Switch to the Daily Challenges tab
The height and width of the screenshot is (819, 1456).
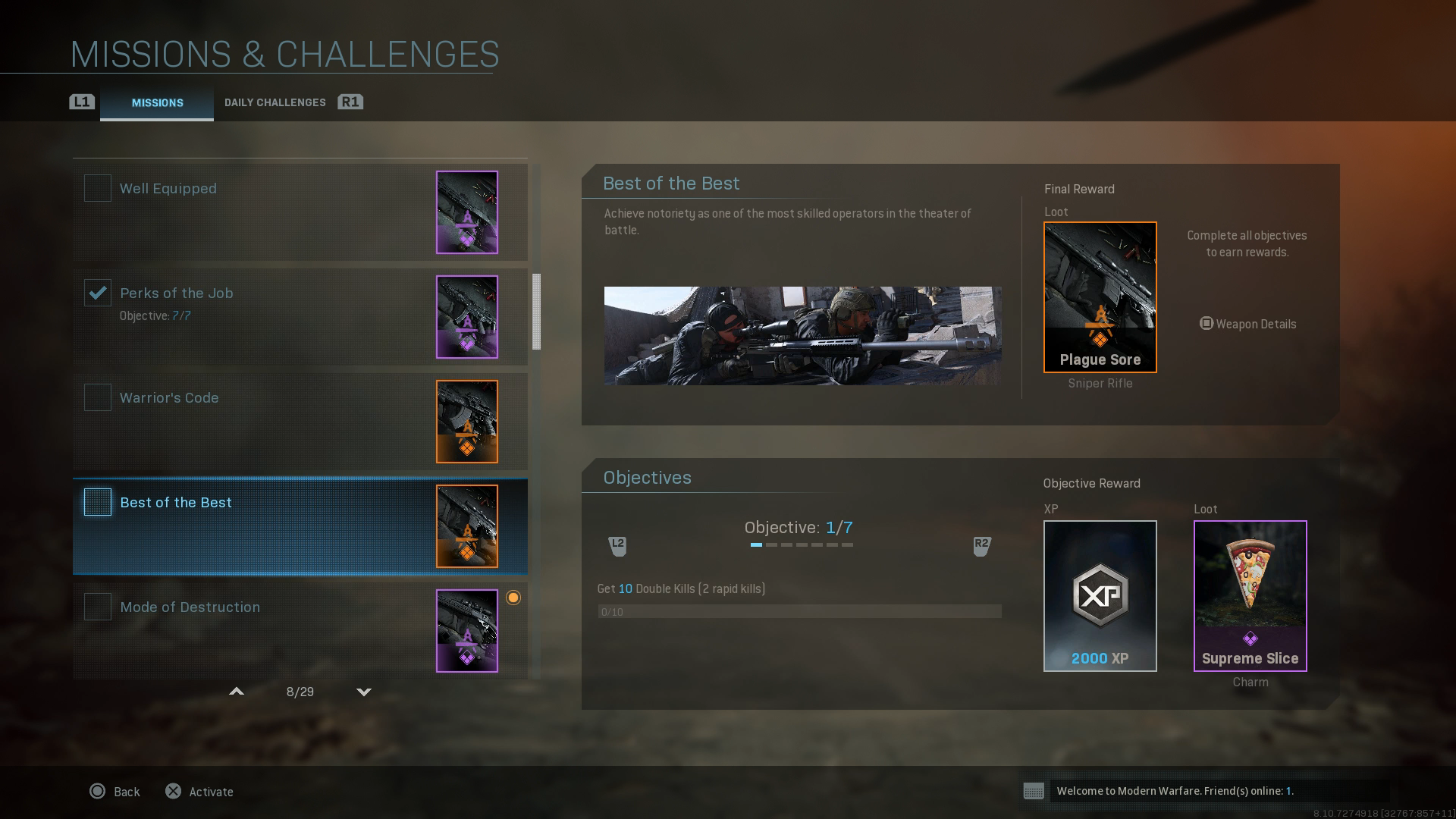pyautogui.click(x=275, y=102)
